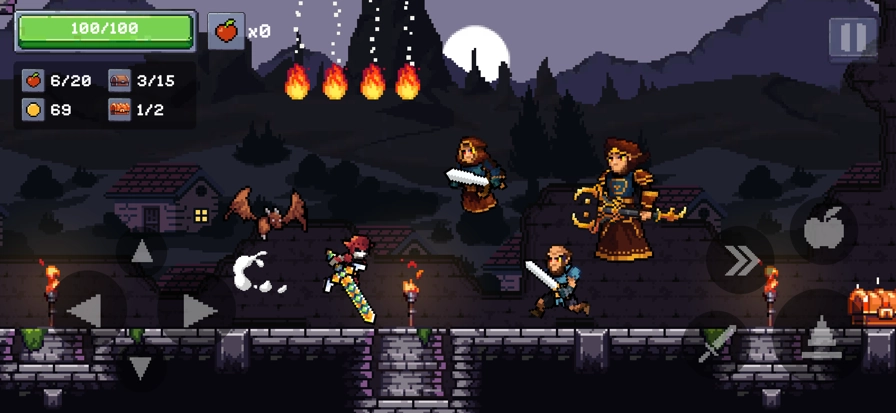Use the round apple button
The height and width of the screenshot is (413, 896).
pos(824,232)
